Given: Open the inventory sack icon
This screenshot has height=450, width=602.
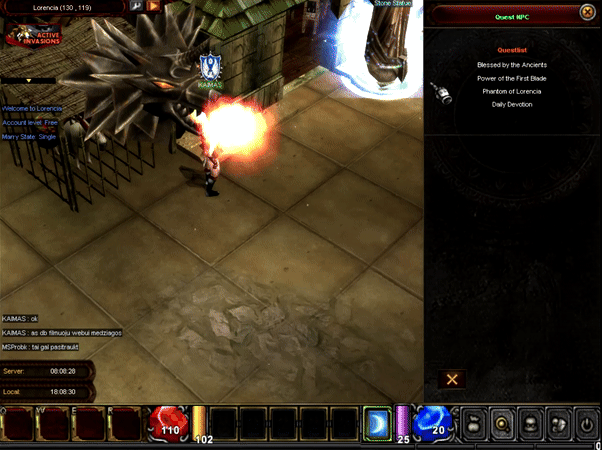Looking at the screenshot, I should coord(559,424).
